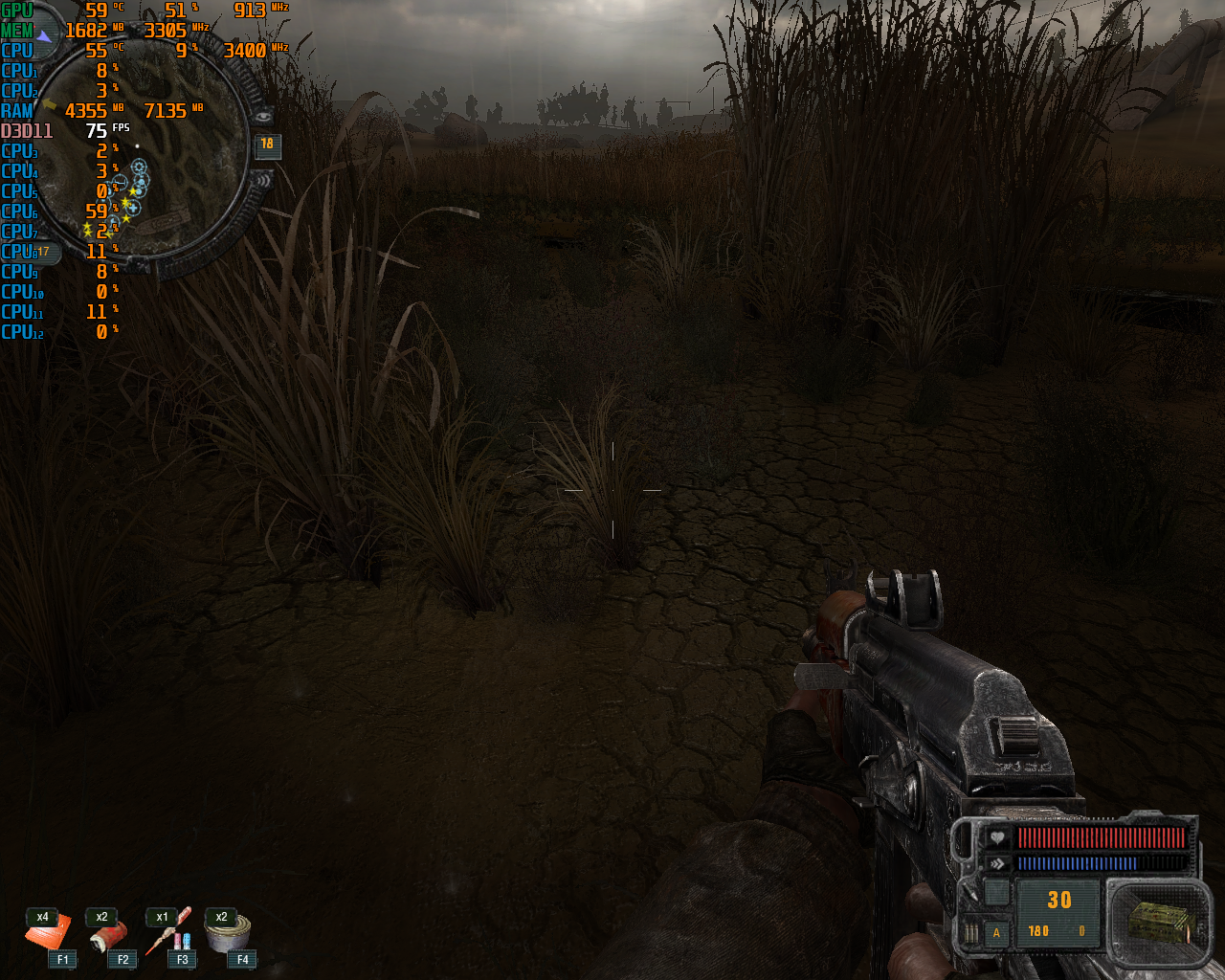Click the bullets icon beside fire mode indicator
The image size is (1225, 980).
(x=971, y=931)
